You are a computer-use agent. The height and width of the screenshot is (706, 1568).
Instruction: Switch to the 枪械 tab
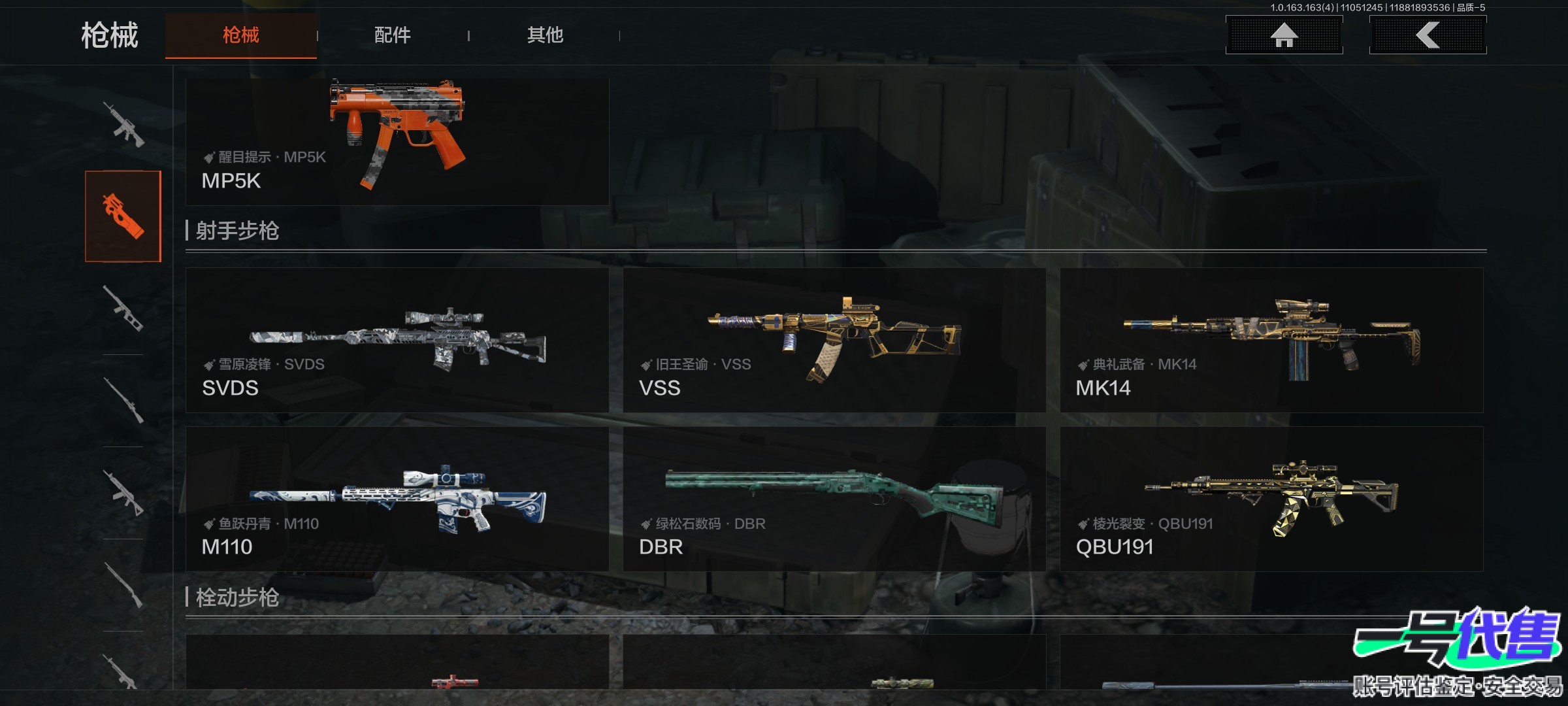(x=240, y=35)
